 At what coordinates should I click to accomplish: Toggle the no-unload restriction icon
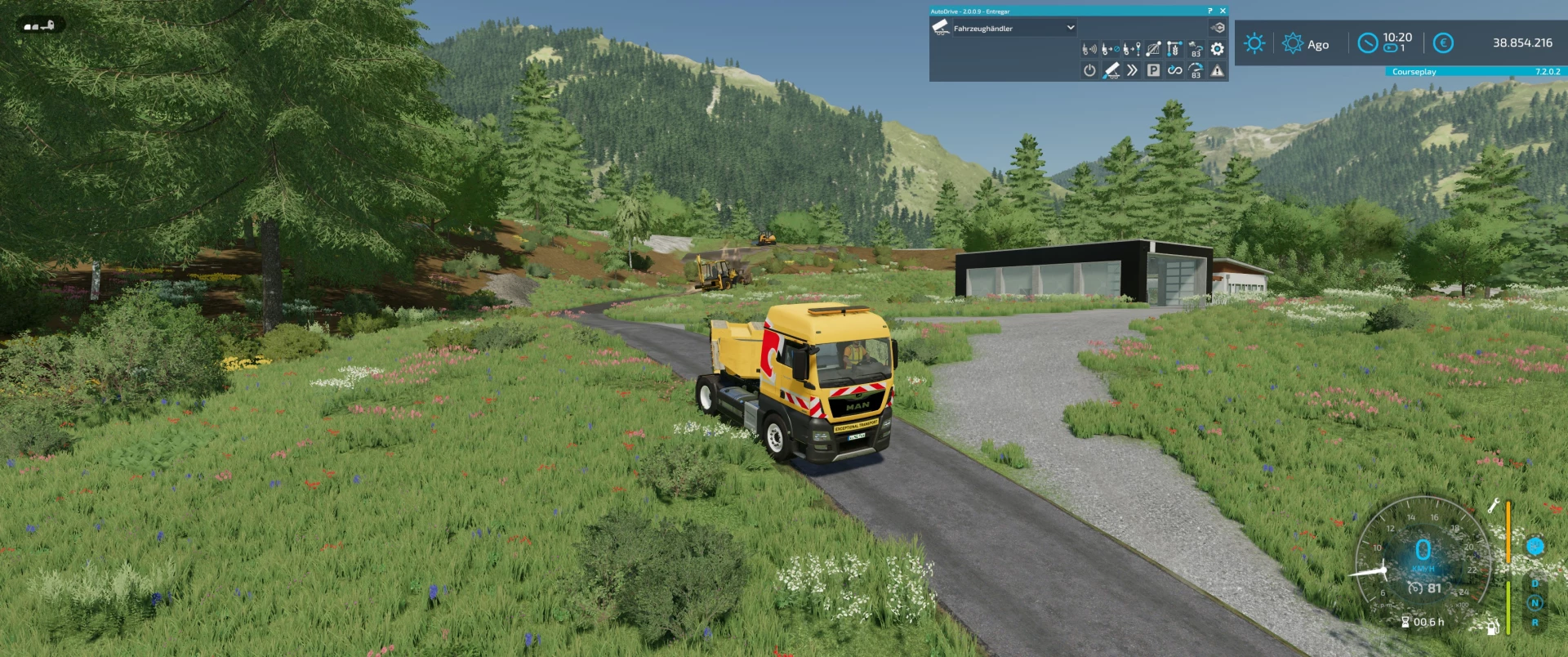[1111, 49]
